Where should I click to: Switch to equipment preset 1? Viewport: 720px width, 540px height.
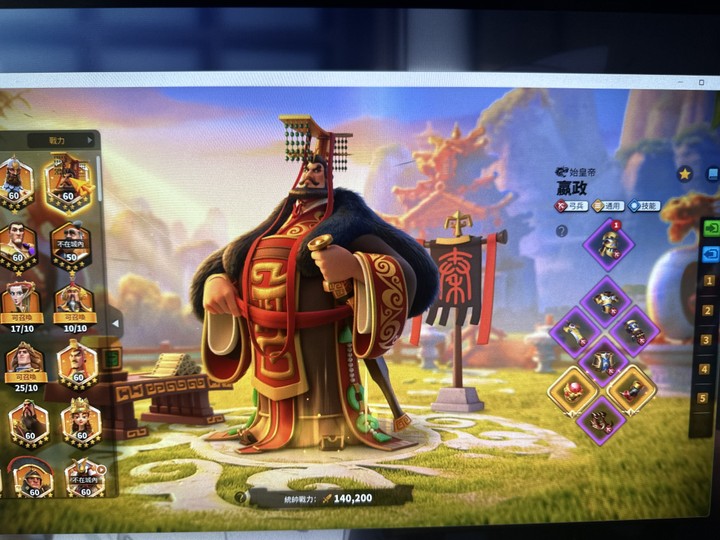pos(707,281)
